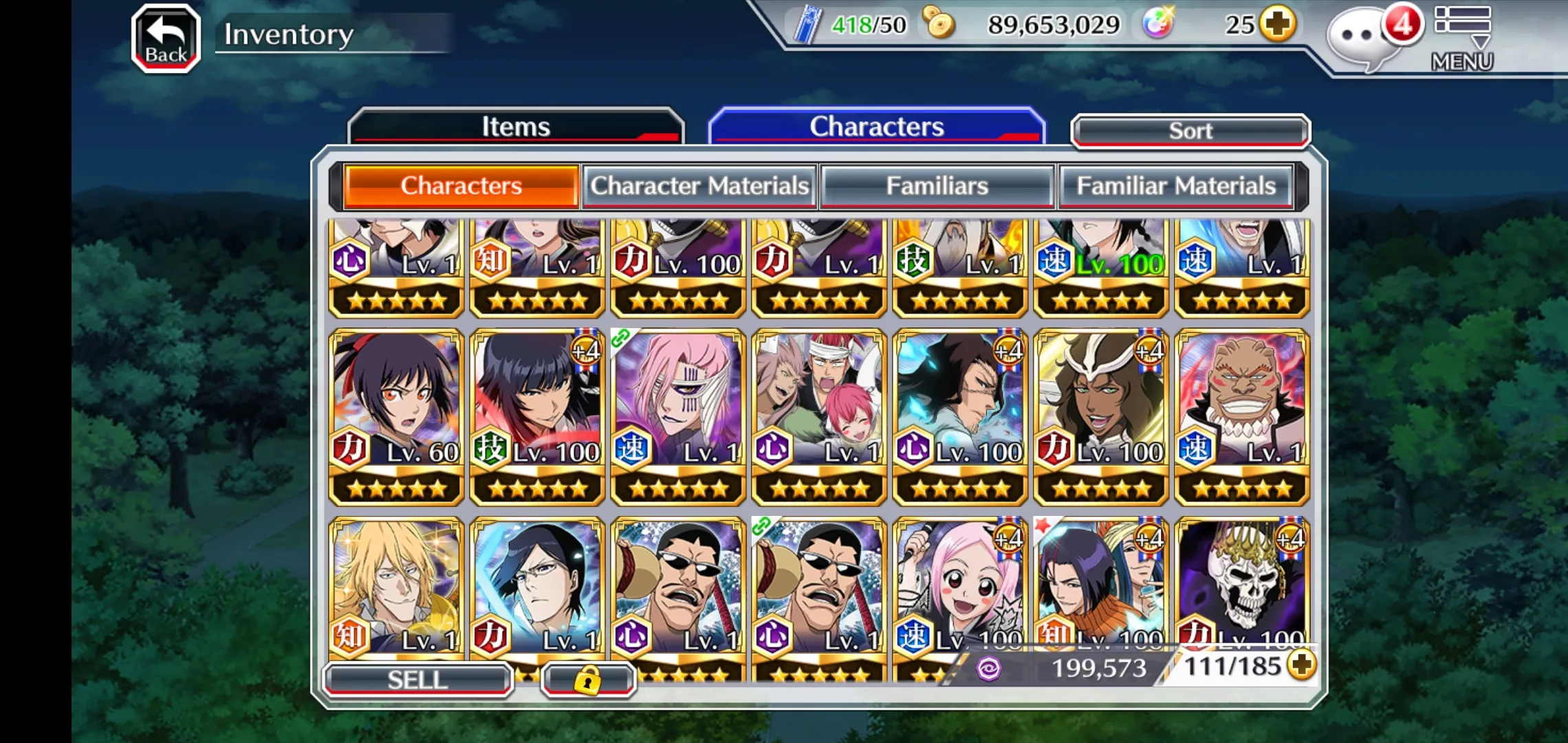1568x743 pixels.
Task: Tap the SELL button
Action: [417, 680]
